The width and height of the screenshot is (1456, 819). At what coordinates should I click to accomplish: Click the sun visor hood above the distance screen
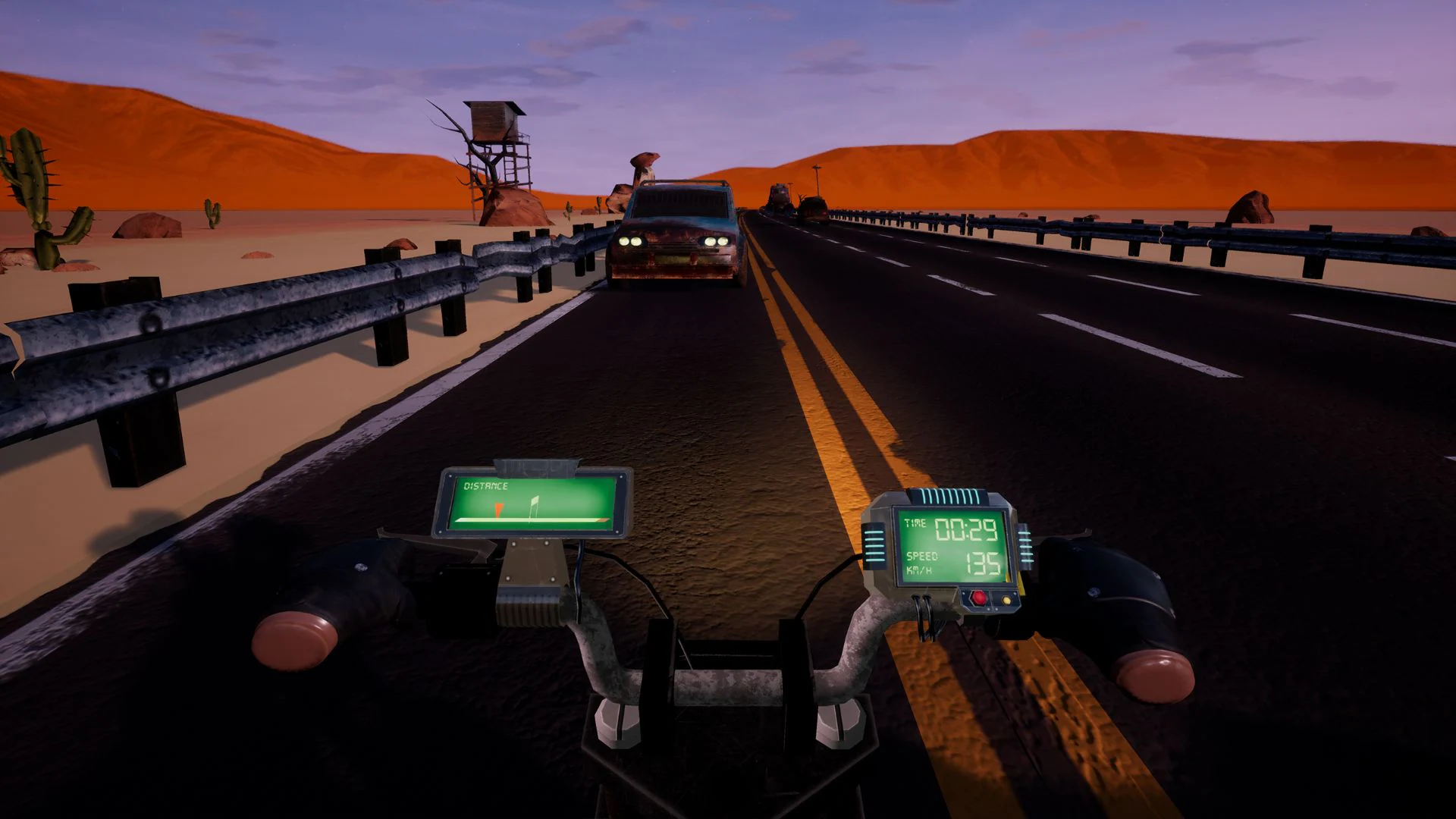click(535, 466)
